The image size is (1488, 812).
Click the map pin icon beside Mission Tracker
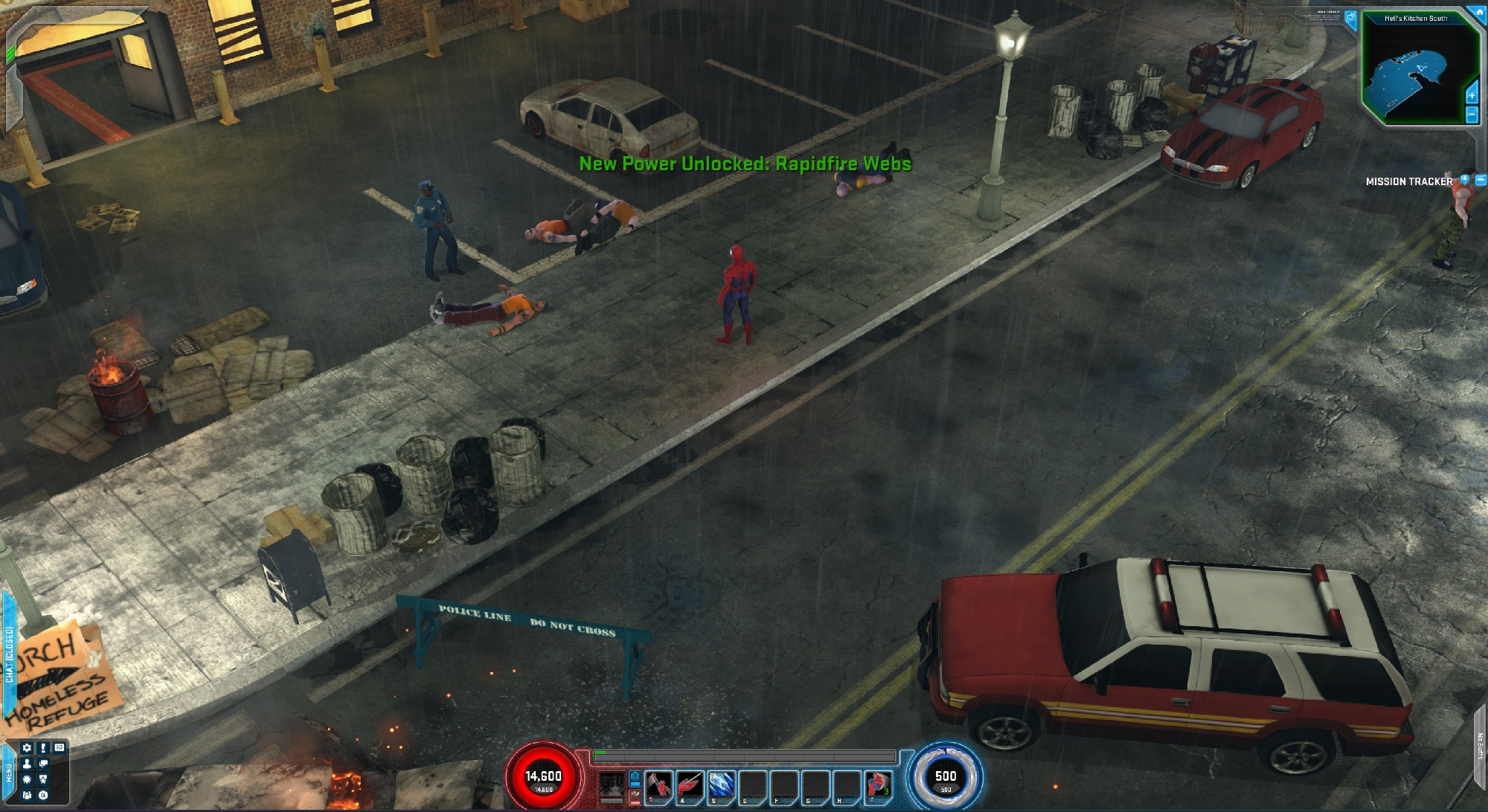(1464, 180)
